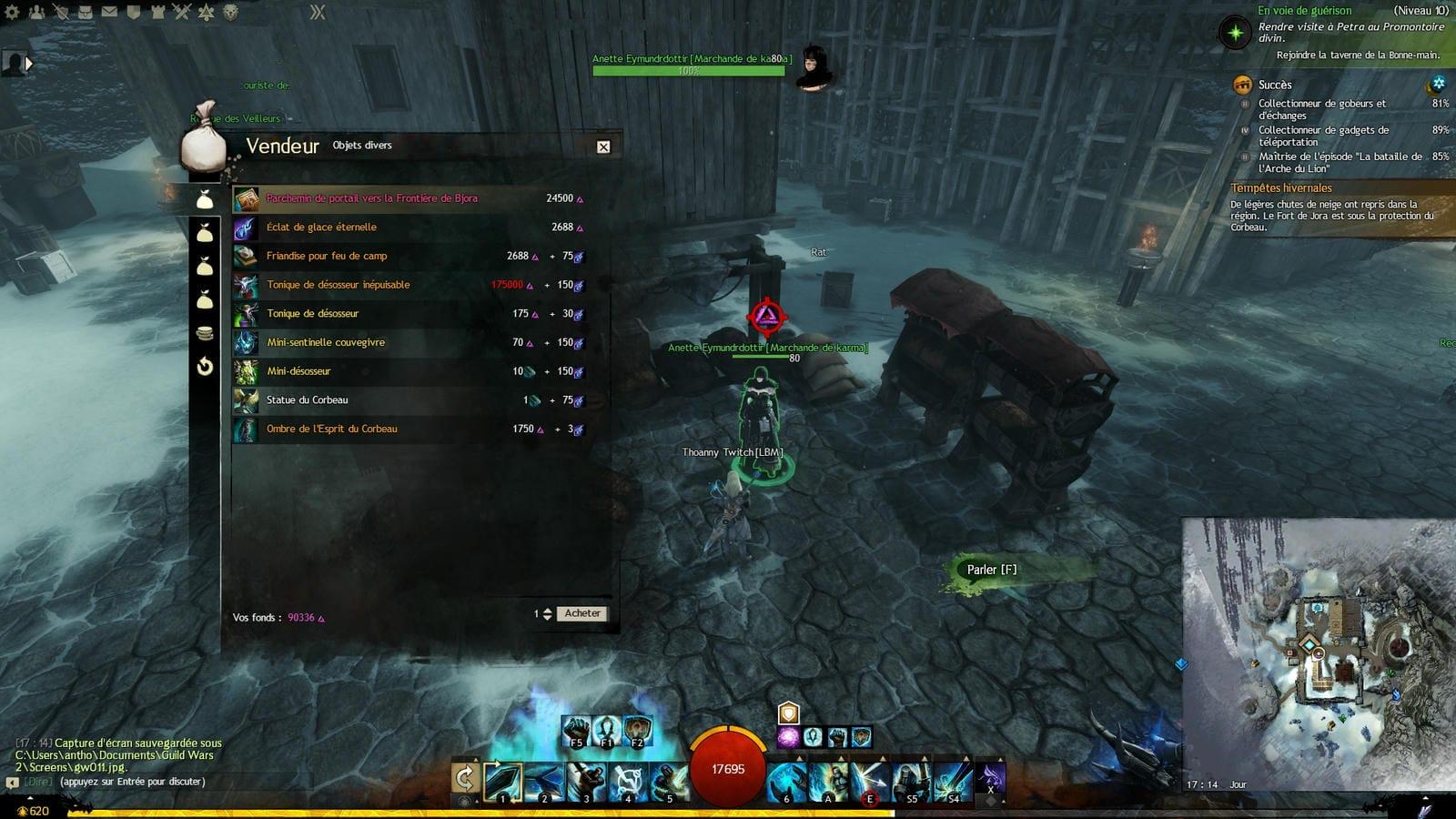
Task: Buy the selected item with Acheter
Action: [582, 613]
